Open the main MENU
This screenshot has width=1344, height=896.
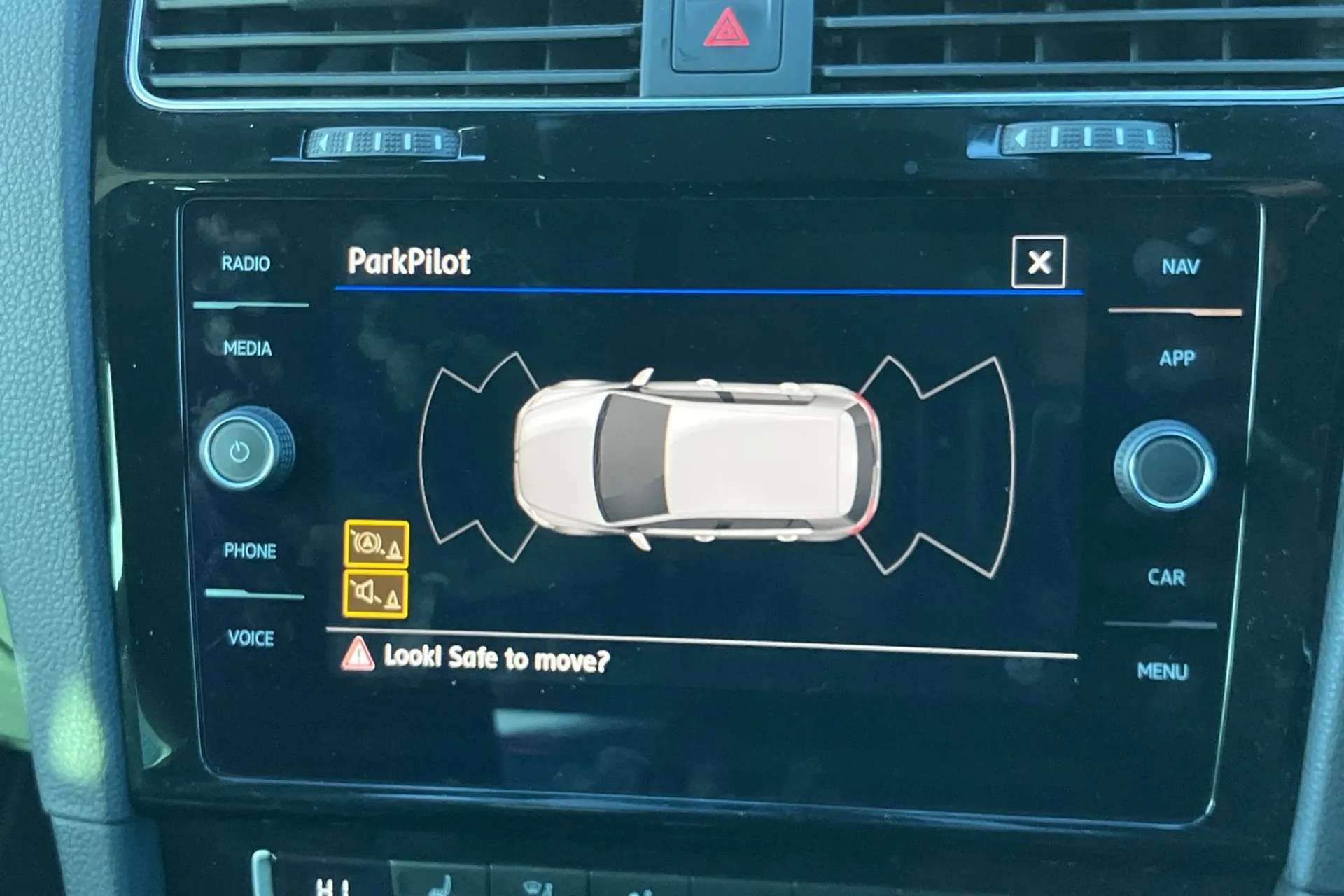pos(1163,672)
